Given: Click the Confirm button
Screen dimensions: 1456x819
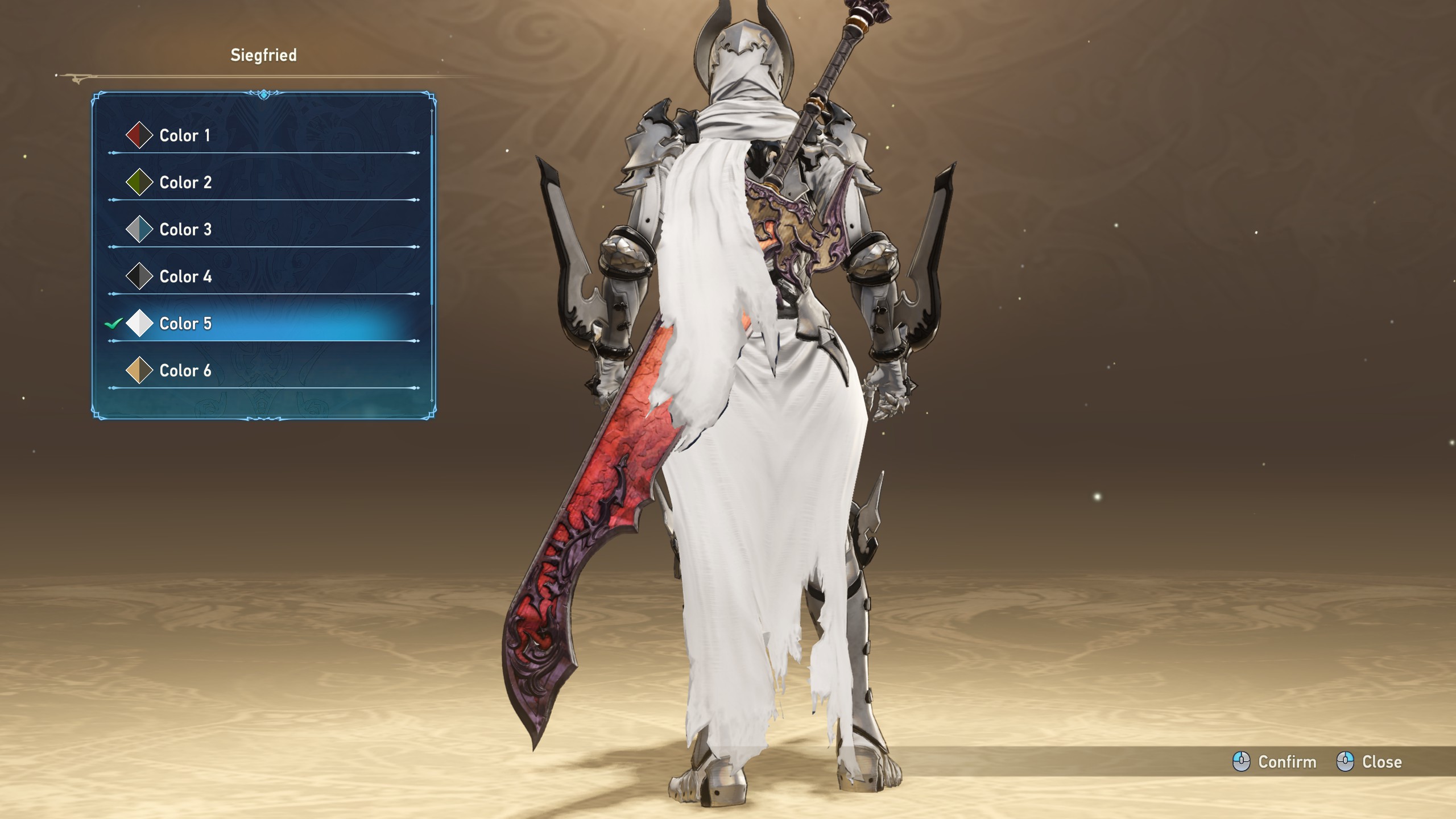Looking at the screenshot, I should coord(1275,762).
